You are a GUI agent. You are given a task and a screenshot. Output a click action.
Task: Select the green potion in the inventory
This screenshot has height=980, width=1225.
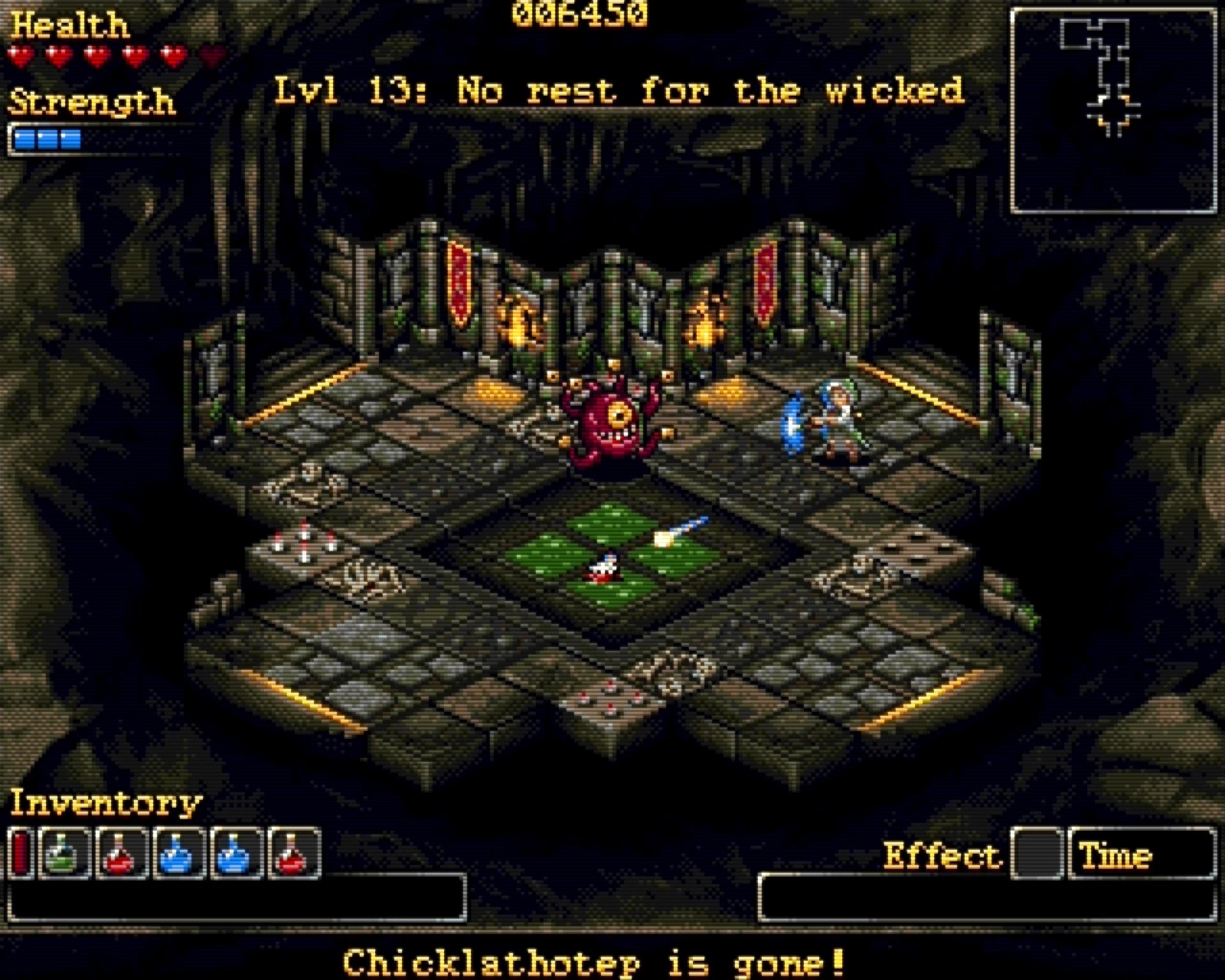coord(64,852)
